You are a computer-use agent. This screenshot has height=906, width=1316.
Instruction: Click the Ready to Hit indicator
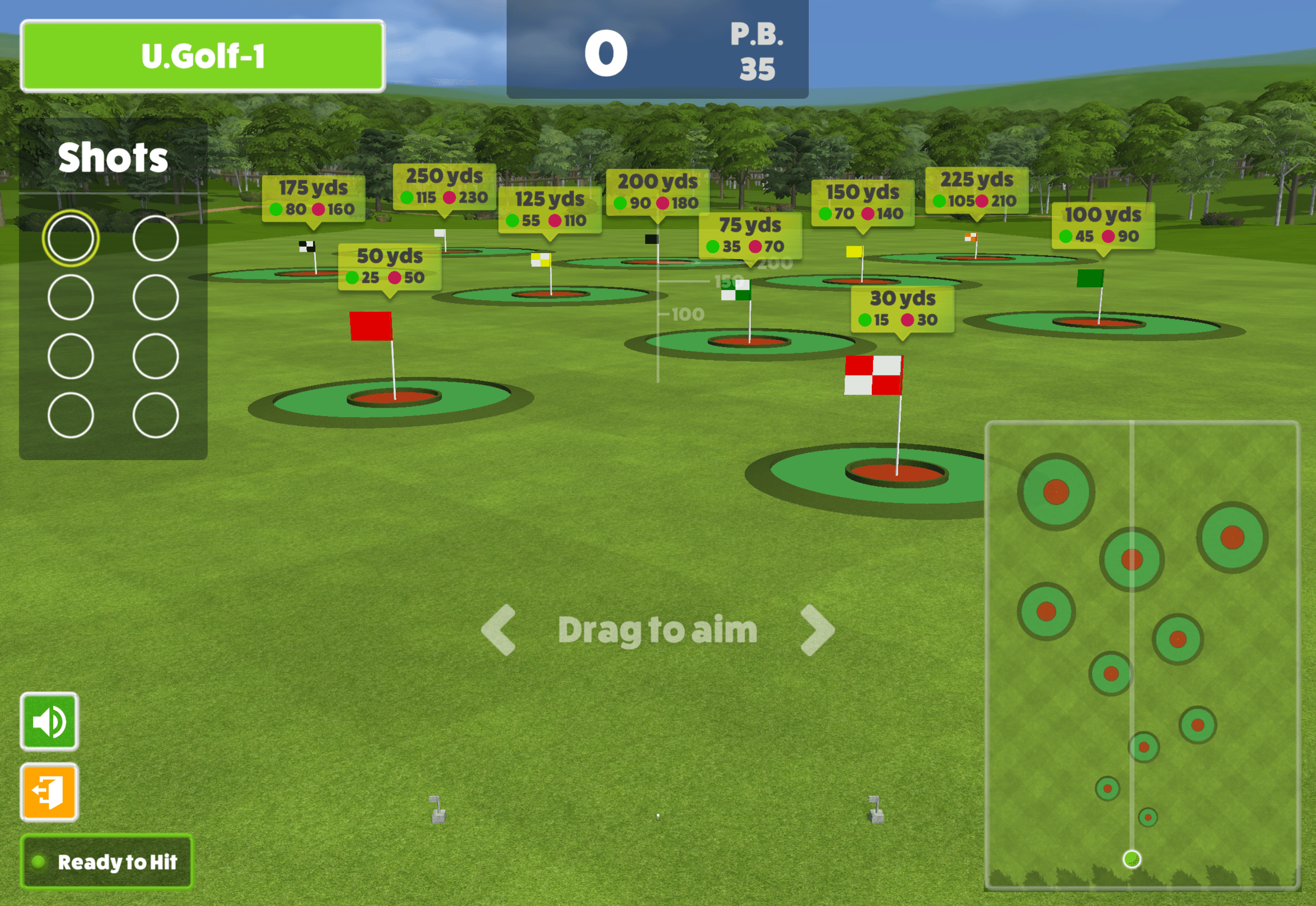click(107, 862)
